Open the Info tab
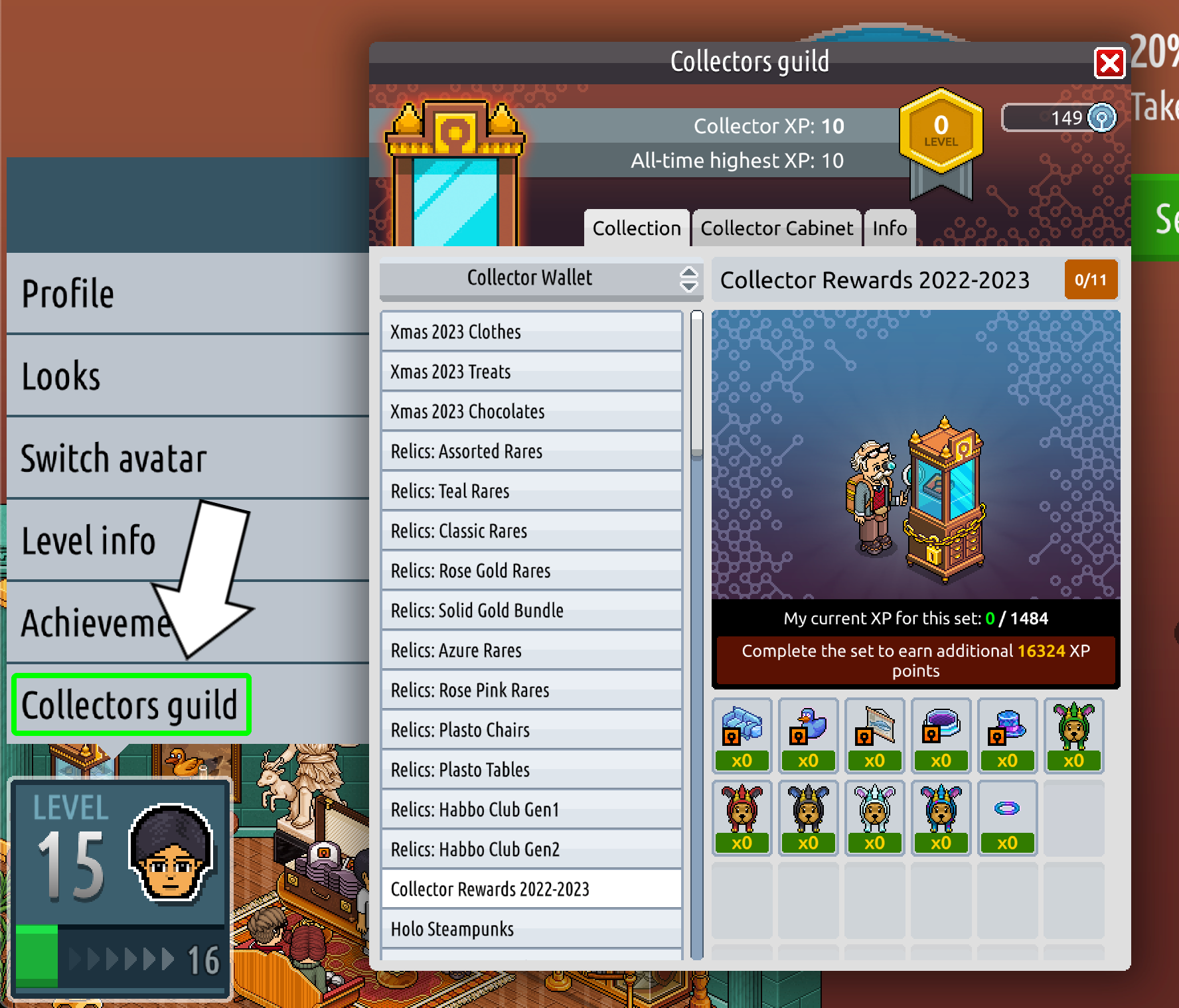 click(889, 228)
